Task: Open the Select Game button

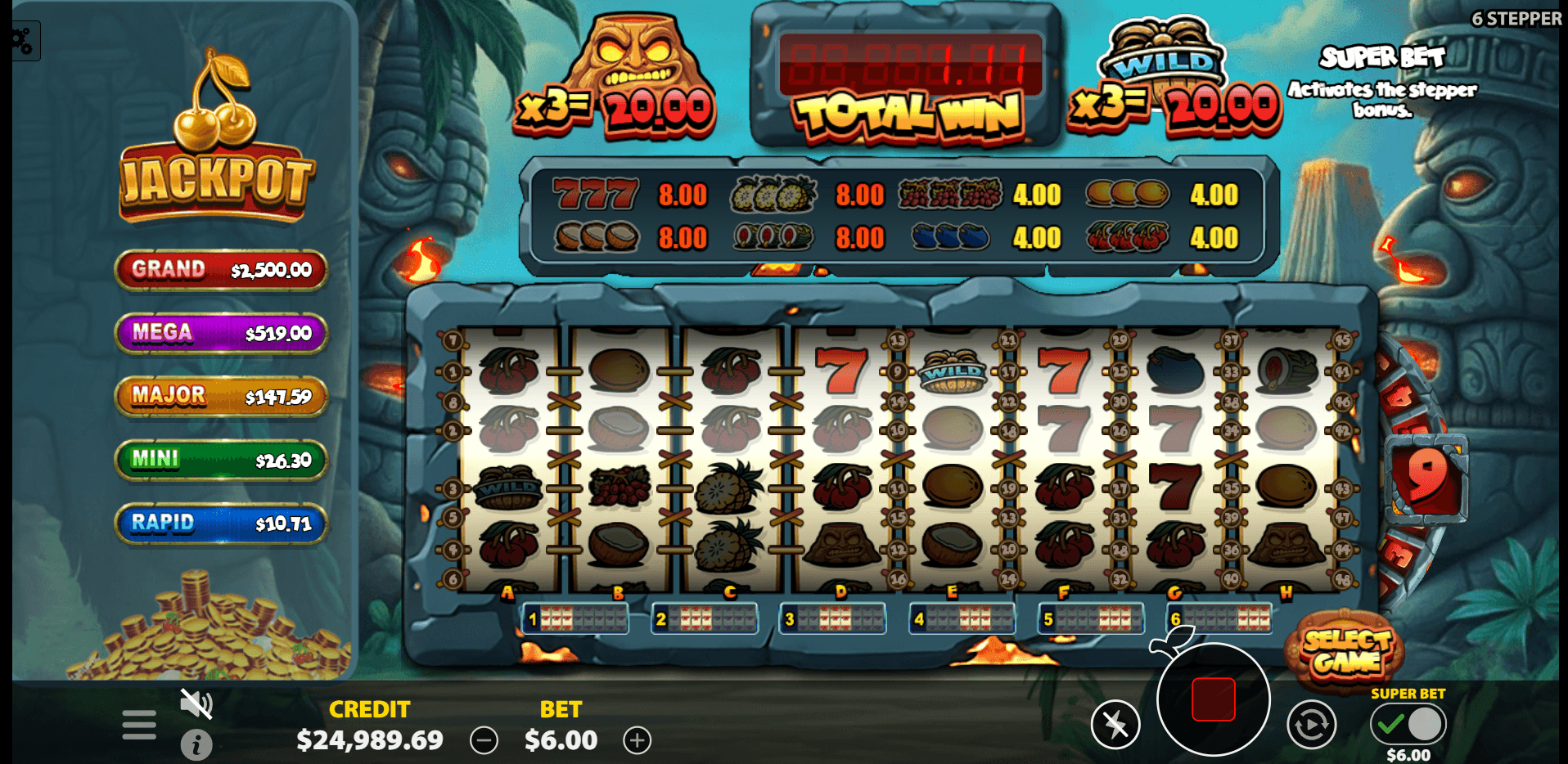Action: pyautogui.click(x=1346, y=652)
